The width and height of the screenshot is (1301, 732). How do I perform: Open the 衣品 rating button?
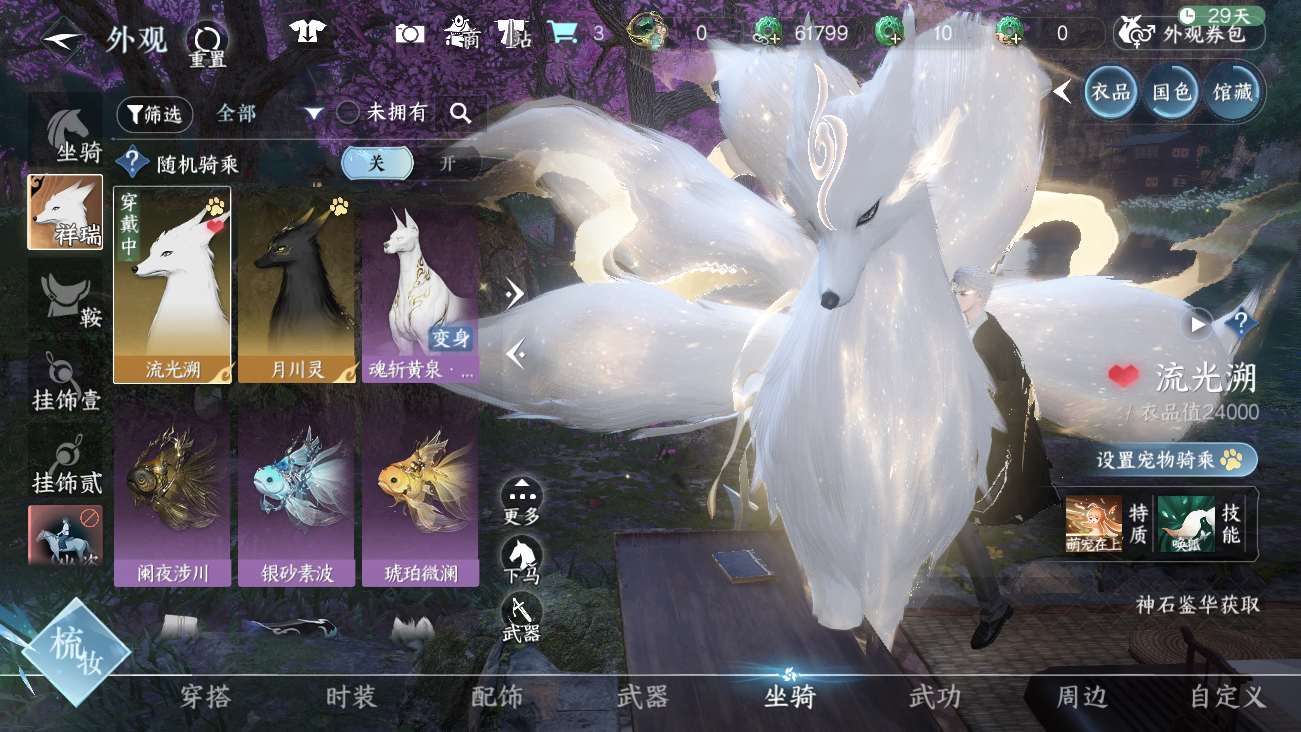[x=1111, y=92]
